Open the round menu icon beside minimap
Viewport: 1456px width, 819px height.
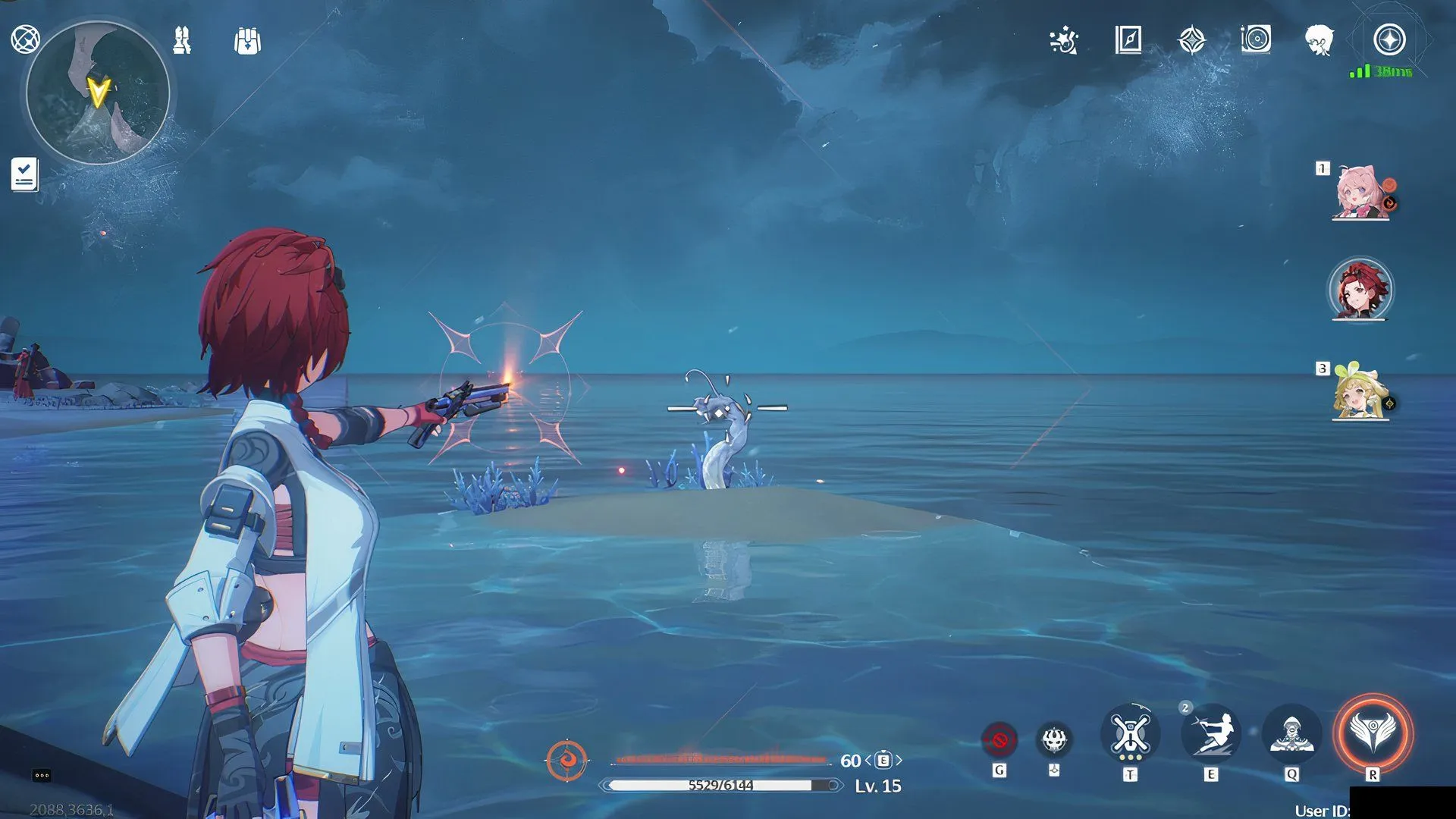click(x=25, y=39)
